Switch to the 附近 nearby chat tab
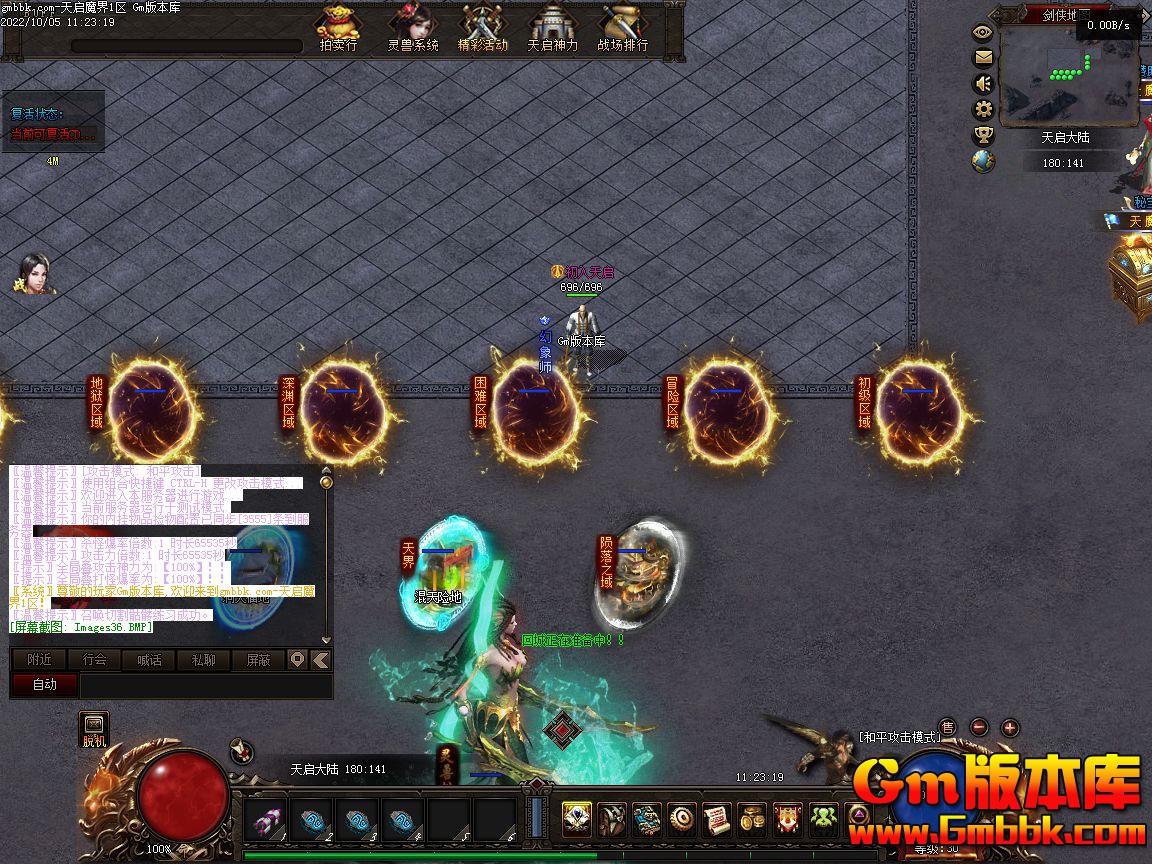The width and height of the screenshot is (1152, 864). (39, 660)
